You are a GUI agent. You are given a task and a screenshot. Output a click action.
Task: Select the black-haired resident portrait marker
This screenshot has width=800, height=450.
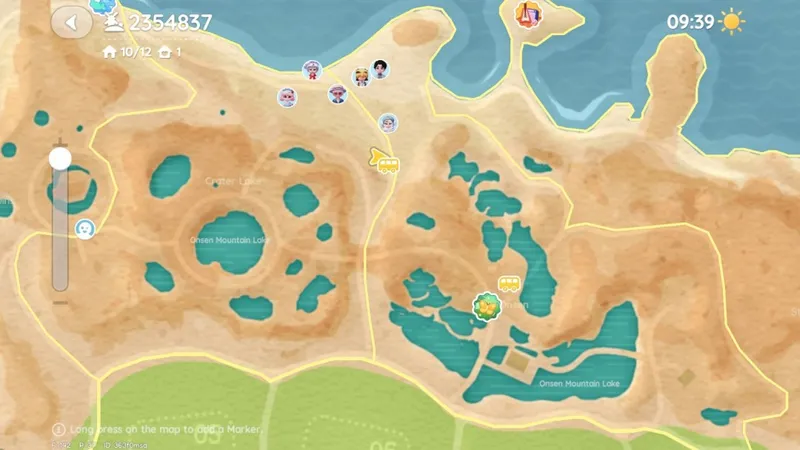point(381,68)
